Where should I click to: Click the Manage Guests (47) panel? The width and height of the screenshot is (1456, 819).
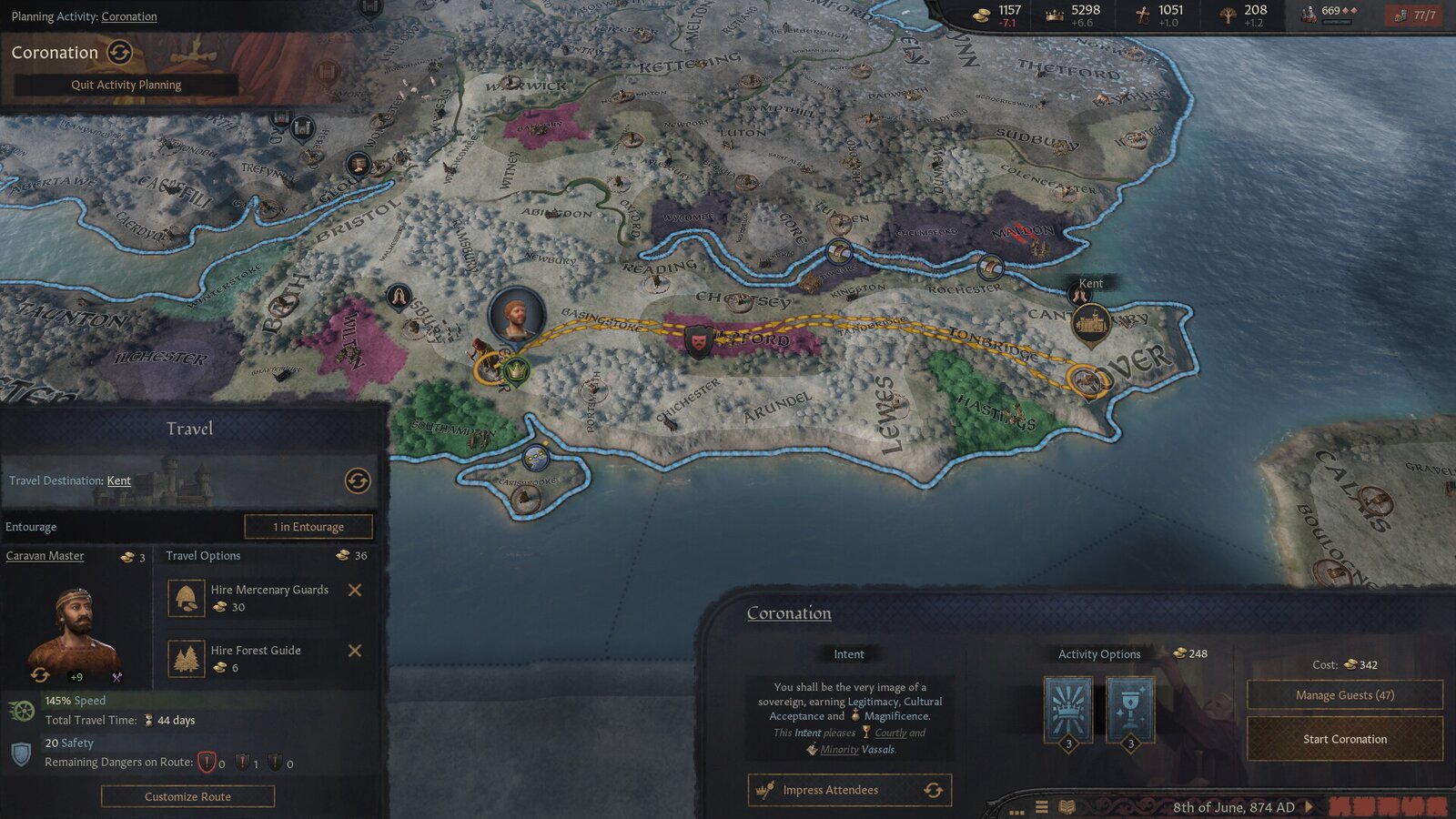tap(1343, 694)
